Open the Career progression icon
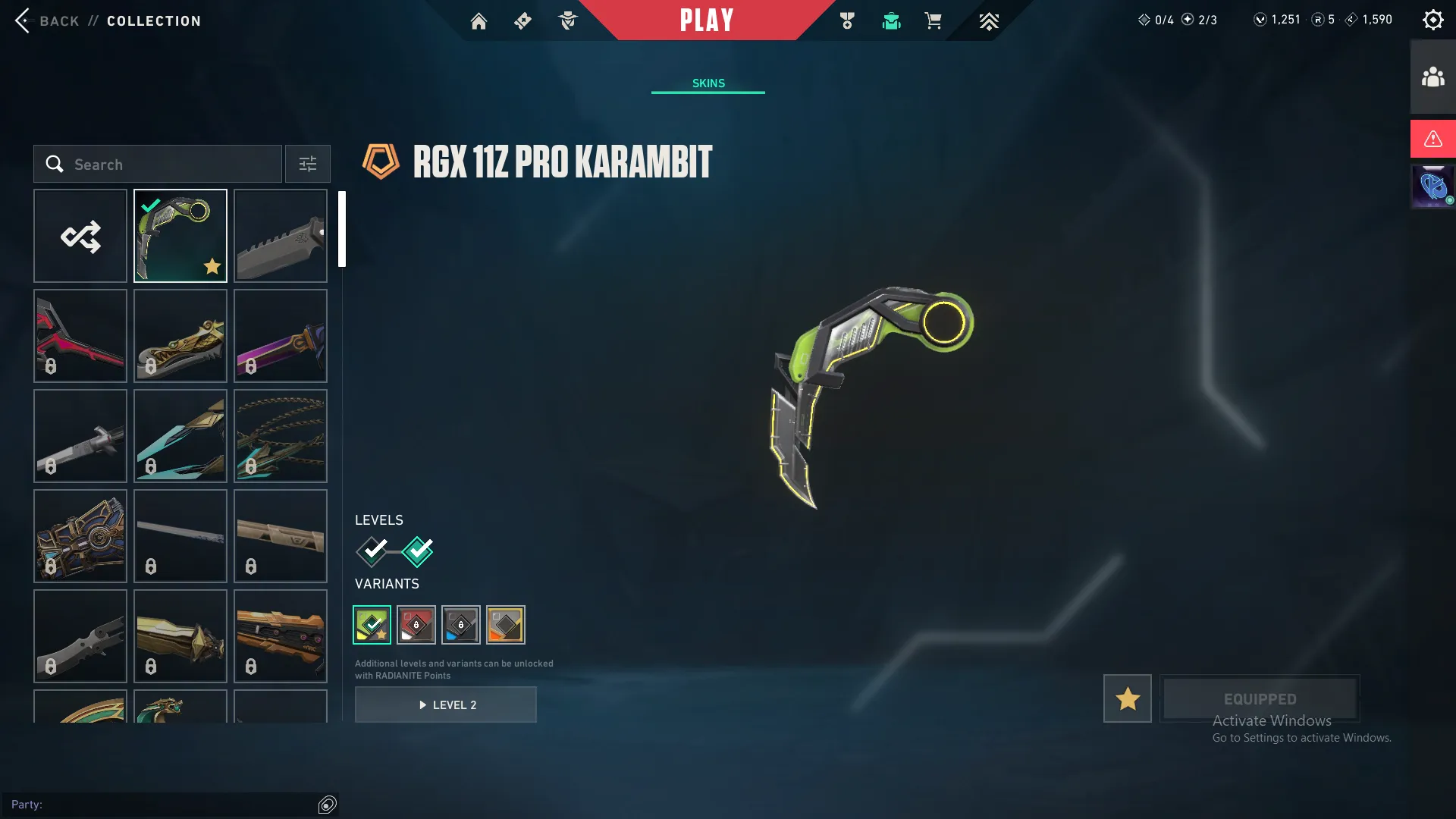Screen dimensions: 1456x819 pos(988,20)
